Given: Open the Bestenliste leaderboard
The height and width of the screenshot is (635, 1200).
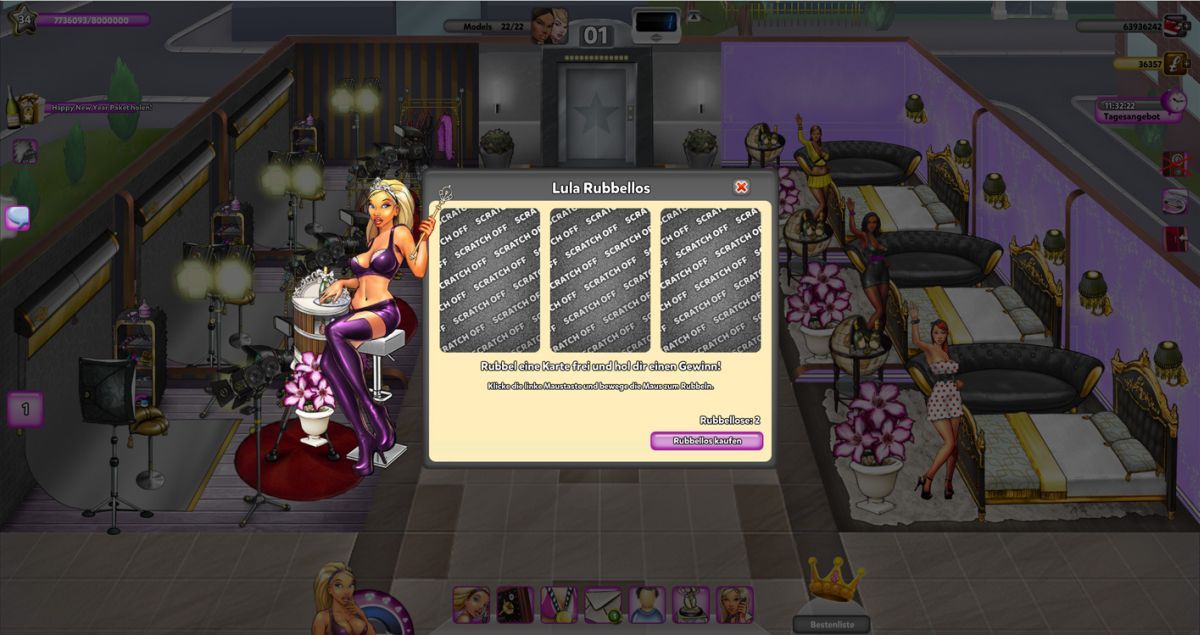Looking at the screenshot, I should tap(830, 624).
